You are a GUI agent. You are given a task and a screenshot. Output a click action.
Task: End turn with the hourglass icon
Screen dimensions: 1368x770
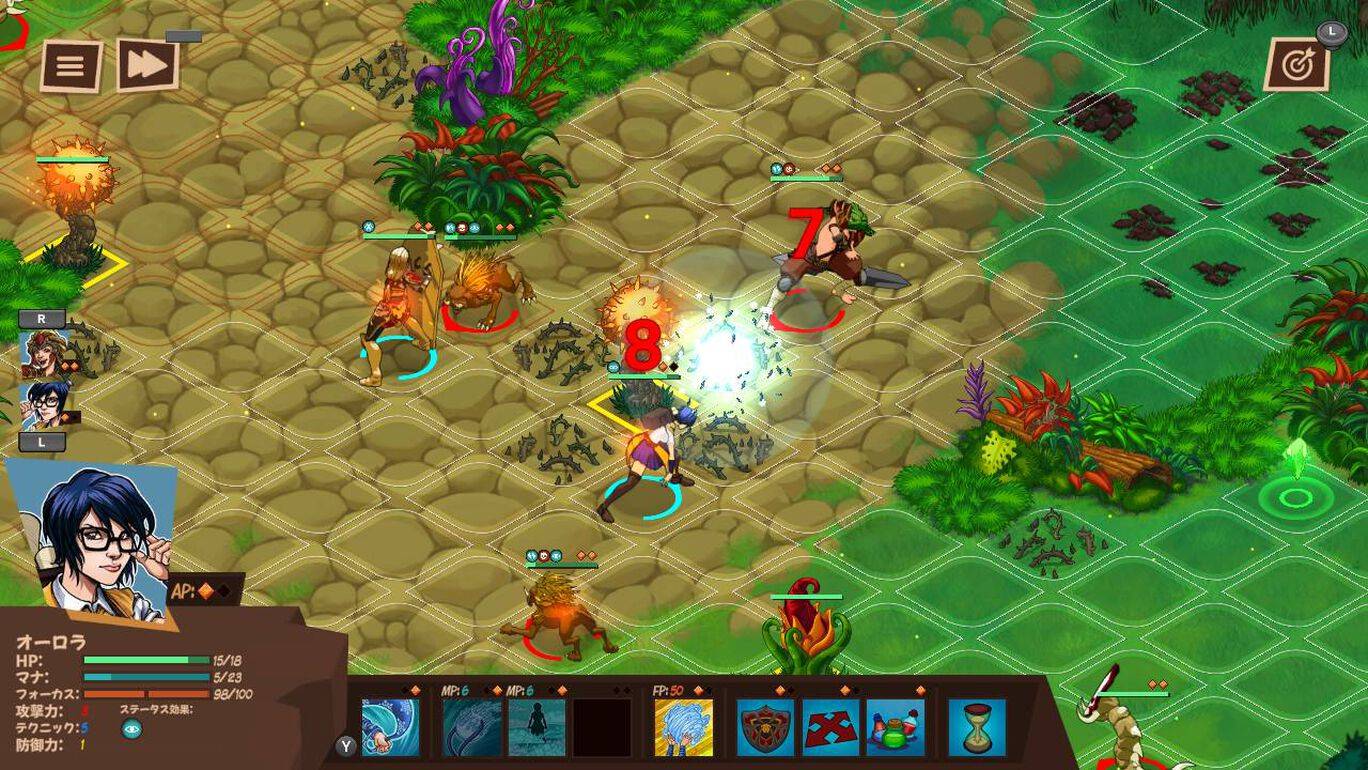tap(977, 727)
